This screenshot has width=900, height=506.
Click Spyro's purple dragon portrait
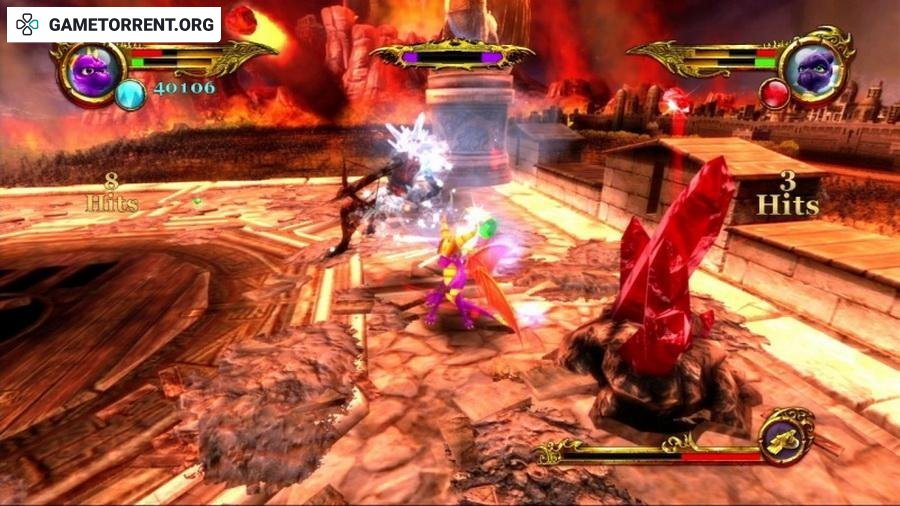[92, 71]
